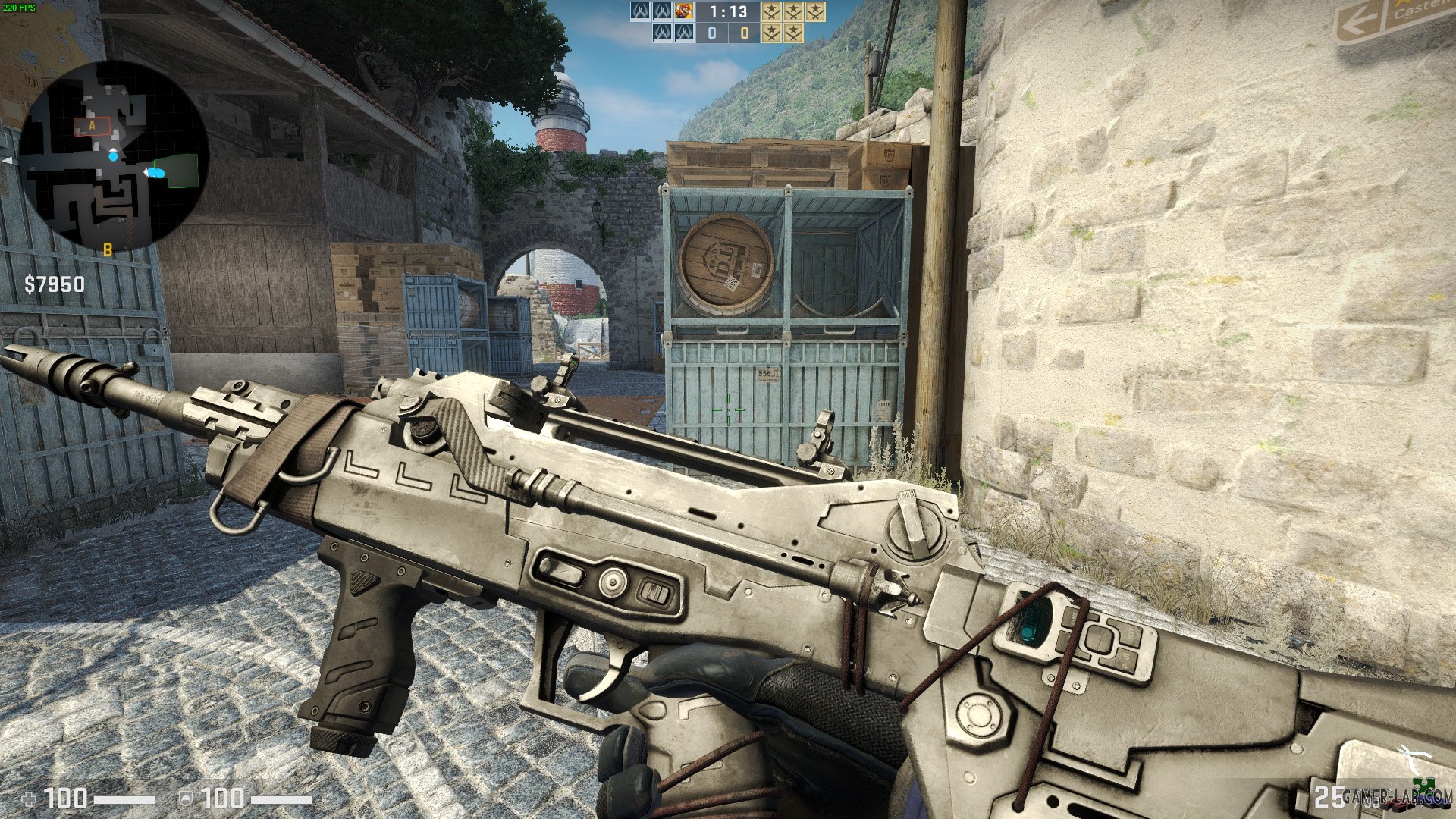Click the first CT team avatar
The height and width of the screenshot is (819, 1456).
(641, 11)
